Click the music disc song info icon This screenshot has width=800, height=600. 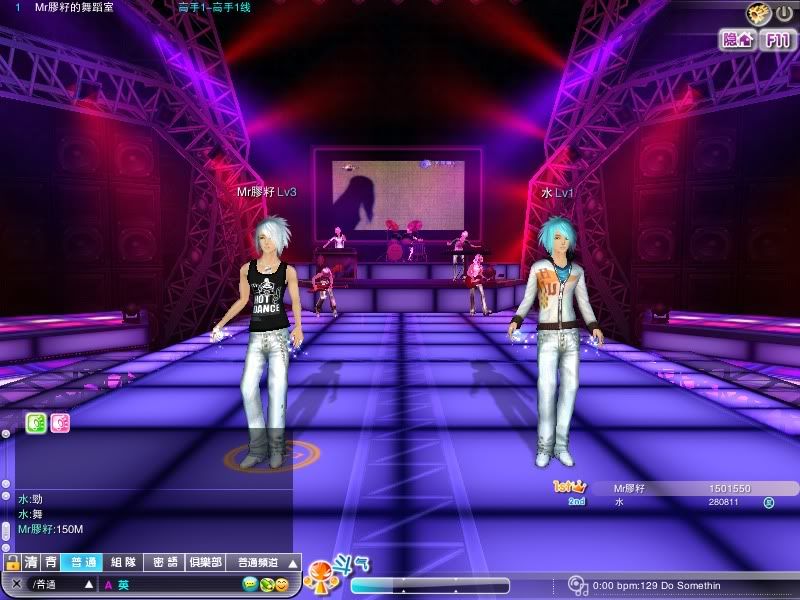pos(576,585)
